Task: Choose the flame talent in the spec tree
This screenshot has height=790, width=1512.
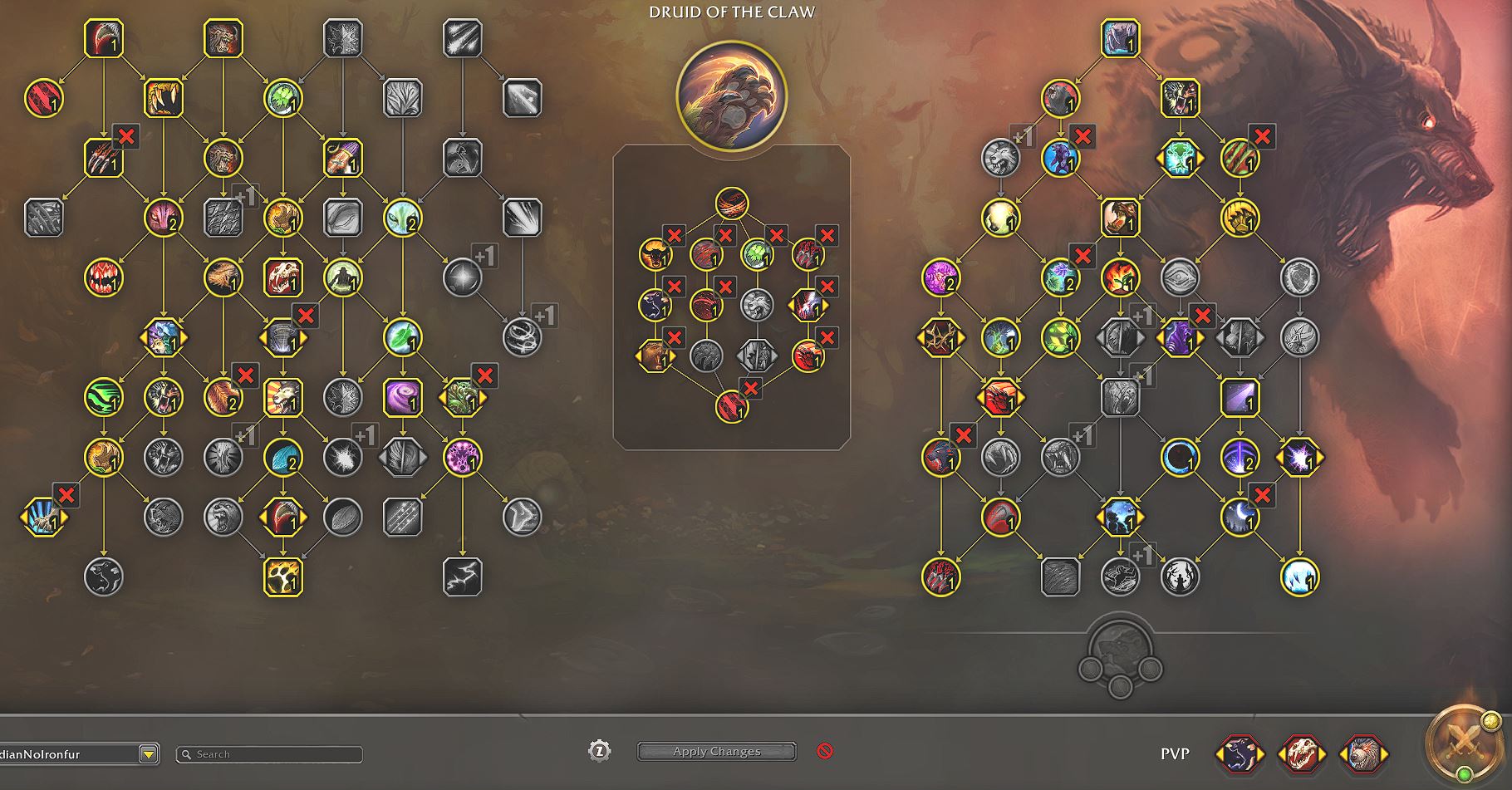Action: click(x=1120, y=277)
